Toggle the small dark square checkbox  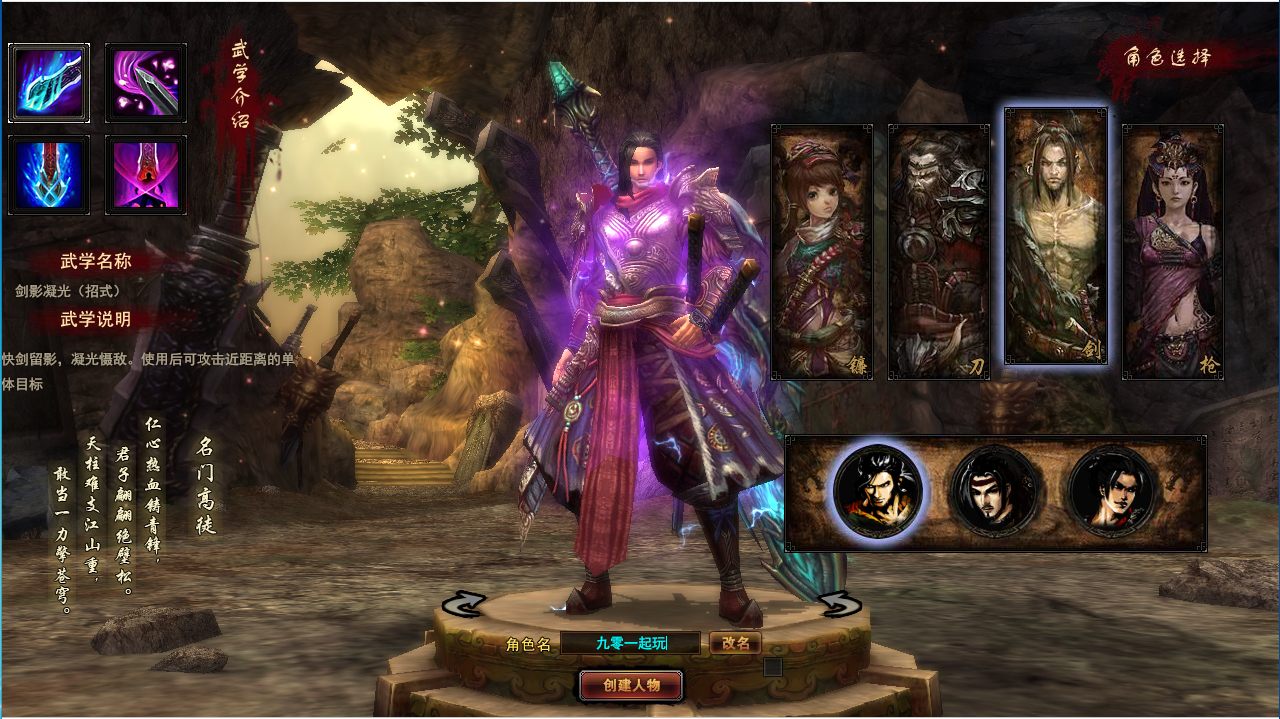click(x=773, y=667)
